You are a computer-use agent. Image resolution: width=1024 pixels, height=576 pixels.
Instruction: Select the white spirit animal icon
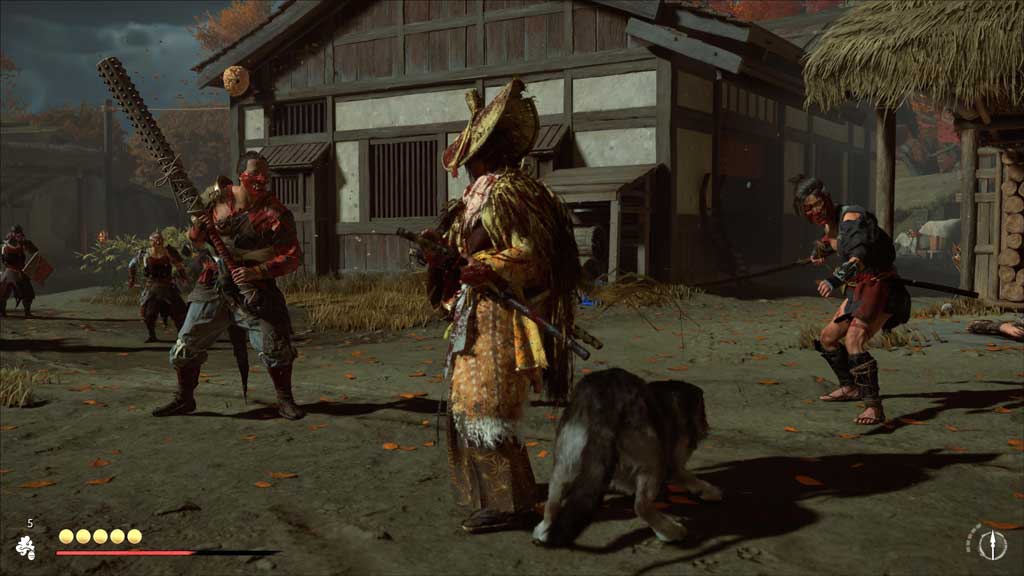click(x=25, y=546)
